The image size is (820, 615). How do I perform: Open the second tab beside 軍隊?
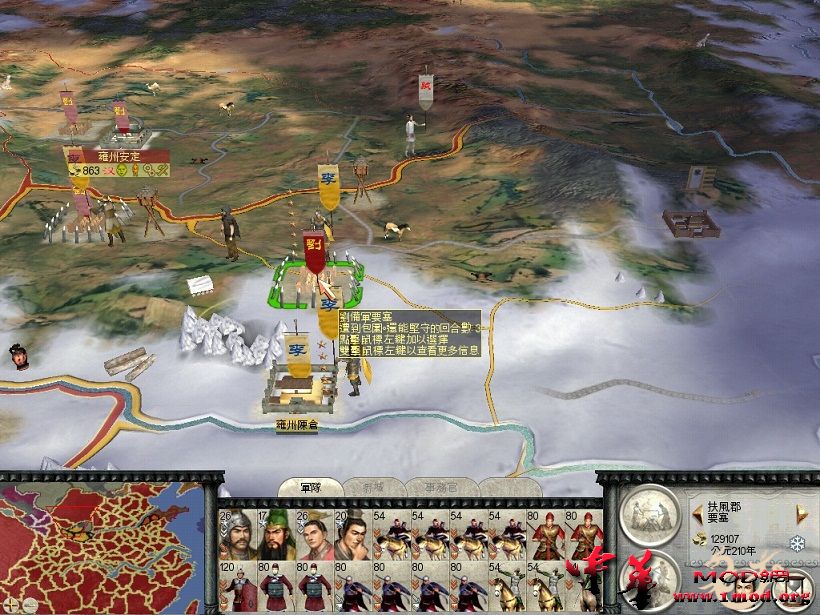[x=374, y=487]
